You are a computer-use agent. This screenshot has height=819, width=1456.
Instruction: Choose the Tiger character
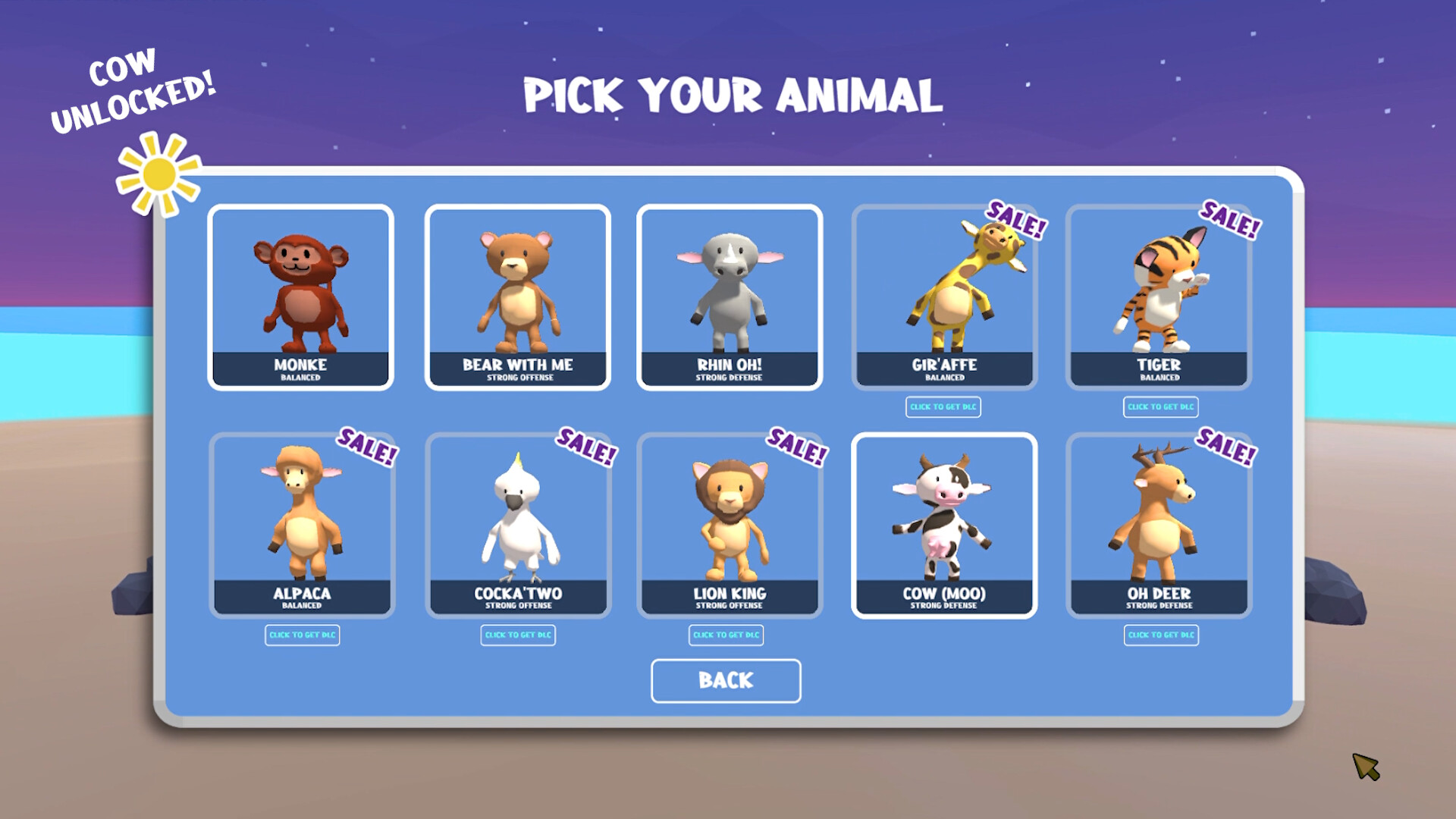(1158, 296)
